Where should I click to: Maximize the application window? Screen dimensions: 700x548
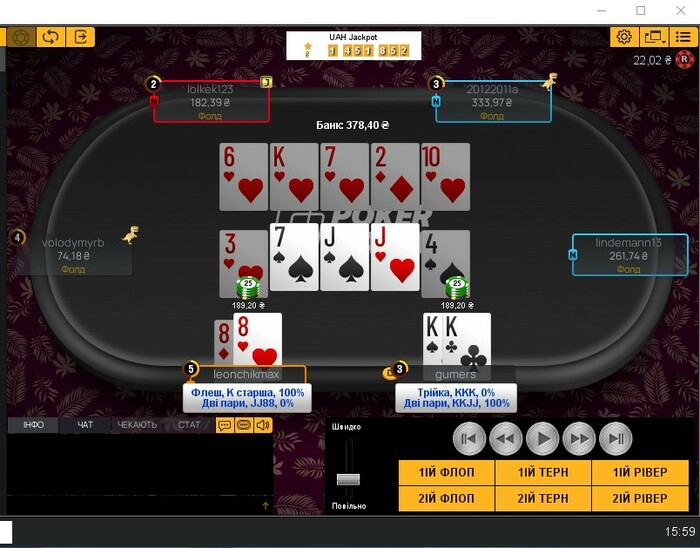pyautogui.click(x=640, y=10)
